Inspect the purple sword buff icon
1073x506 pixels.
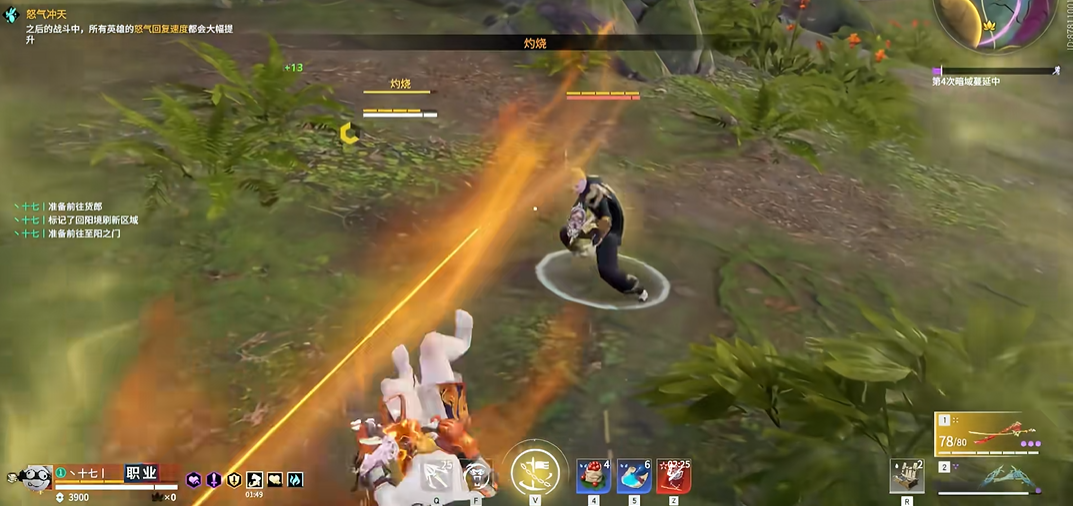pyautogui.click(x=214, y=480)
